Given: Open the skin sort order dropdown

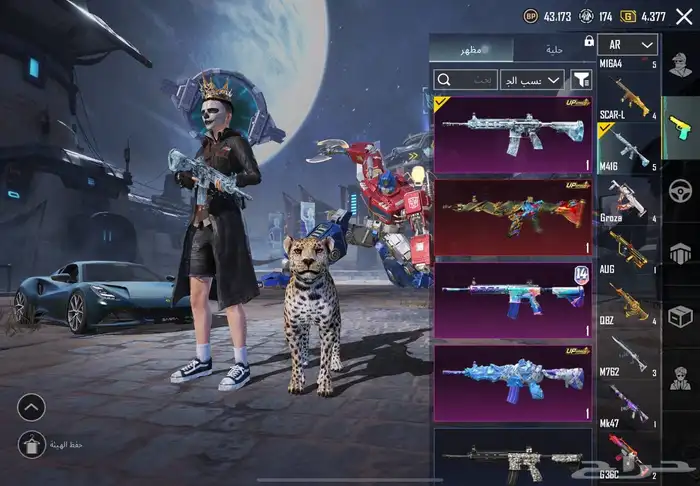Looking at the screenshot, I should (x=532, y=78).
